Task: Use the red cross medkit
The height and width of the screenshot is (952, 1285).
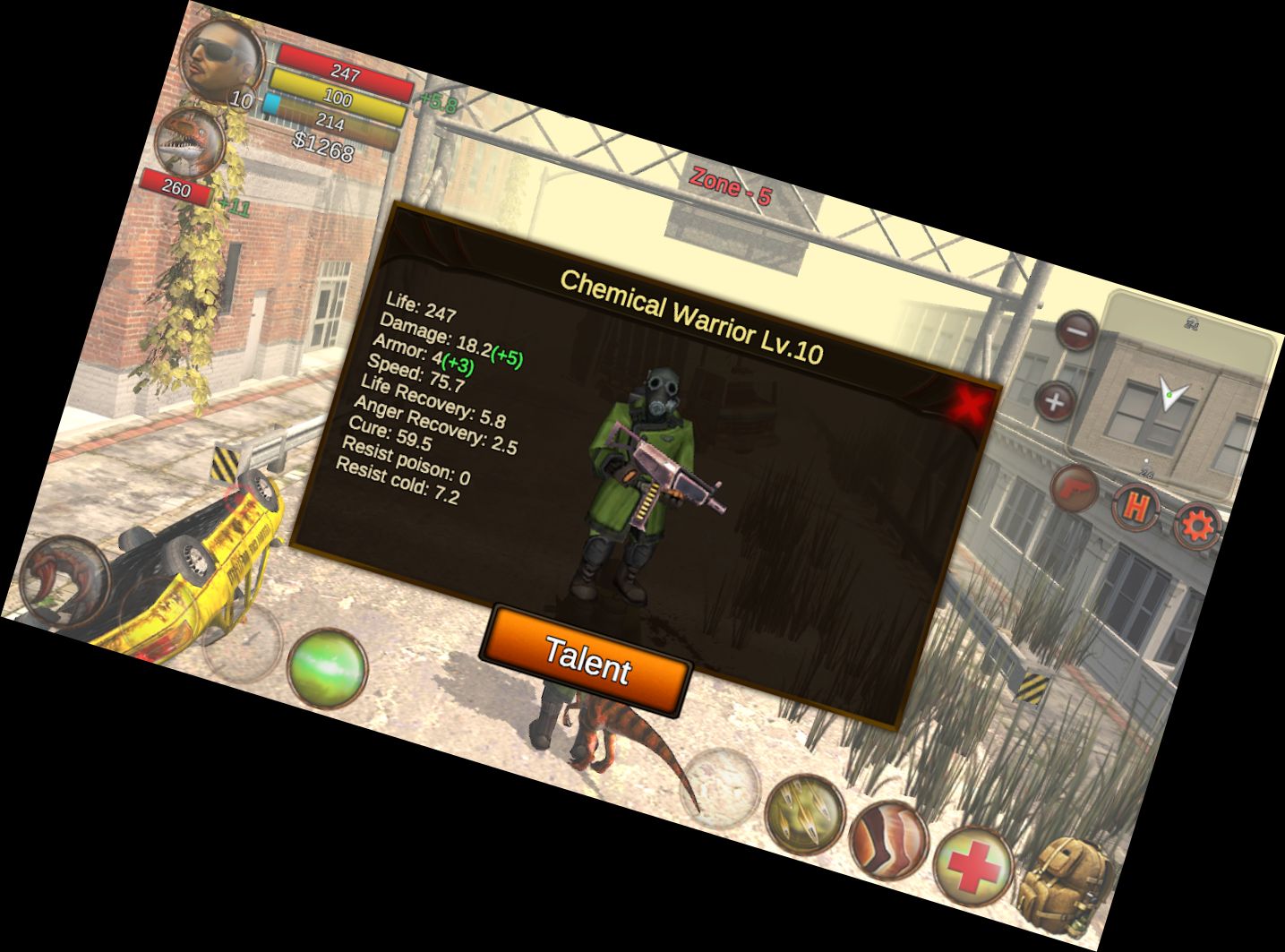Action: coord(972,866)
